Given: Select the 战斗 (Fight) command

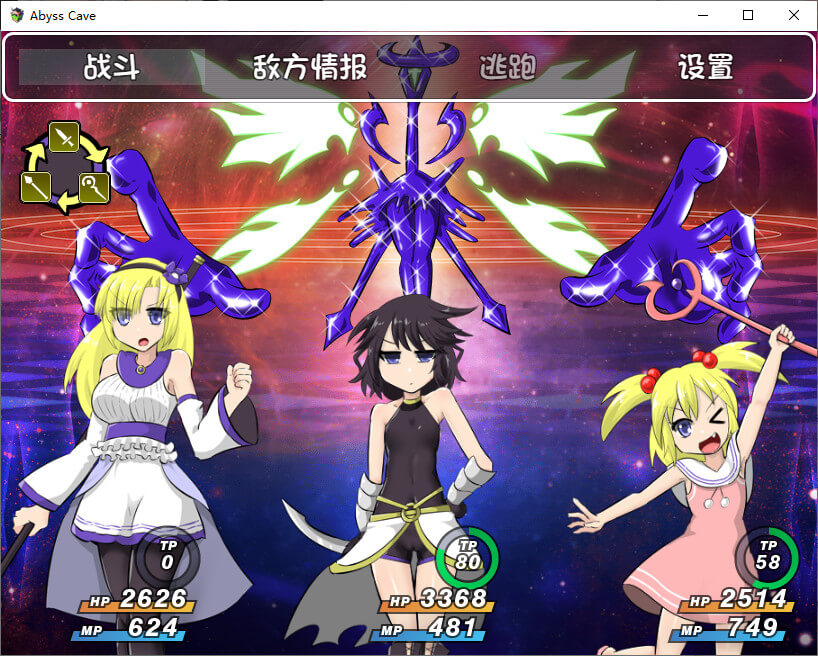Looking at the screenshot, I should [111, 68].
